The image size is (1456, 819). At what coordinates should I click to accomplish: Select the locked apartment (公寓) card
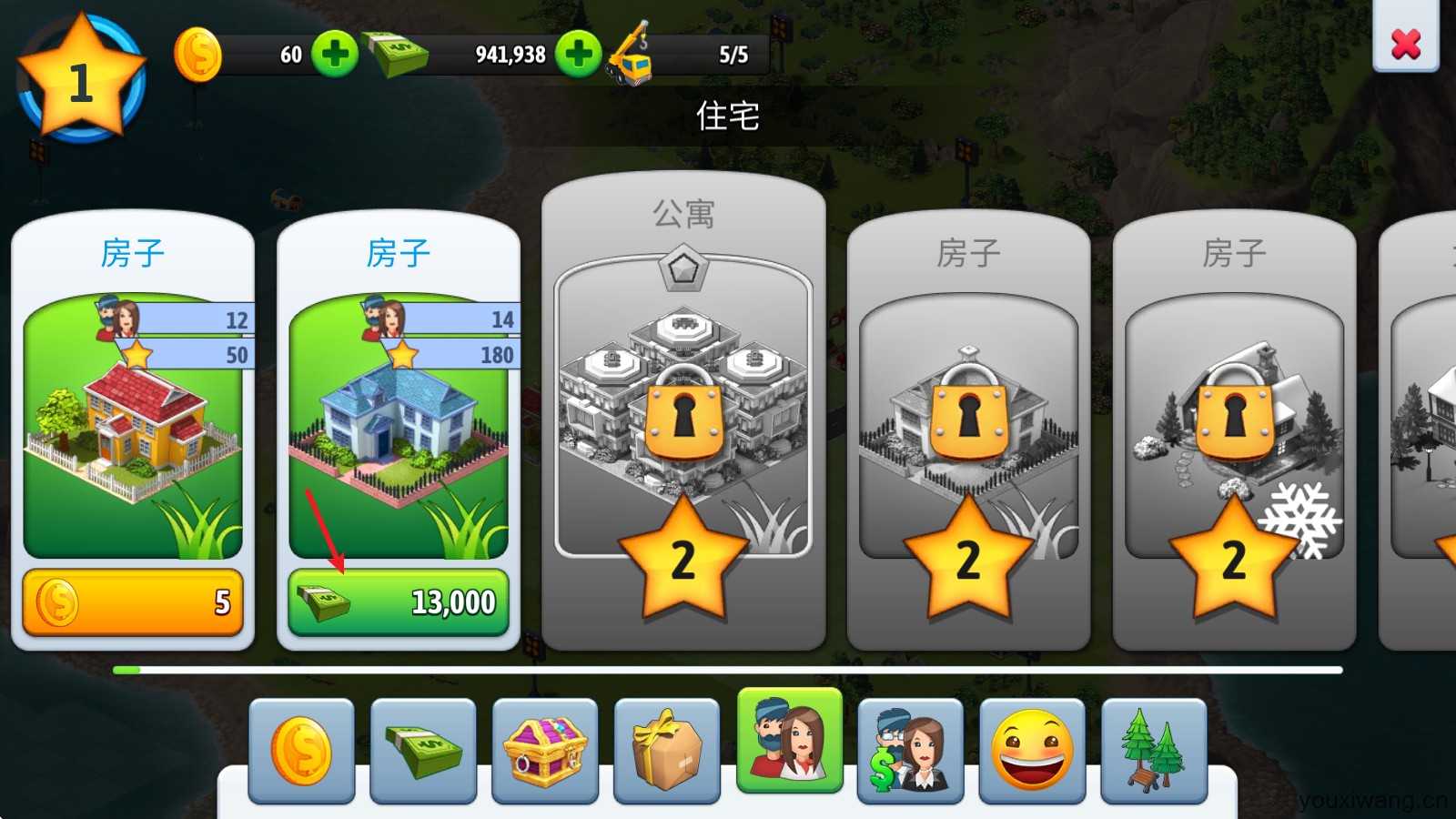point(682,409)
